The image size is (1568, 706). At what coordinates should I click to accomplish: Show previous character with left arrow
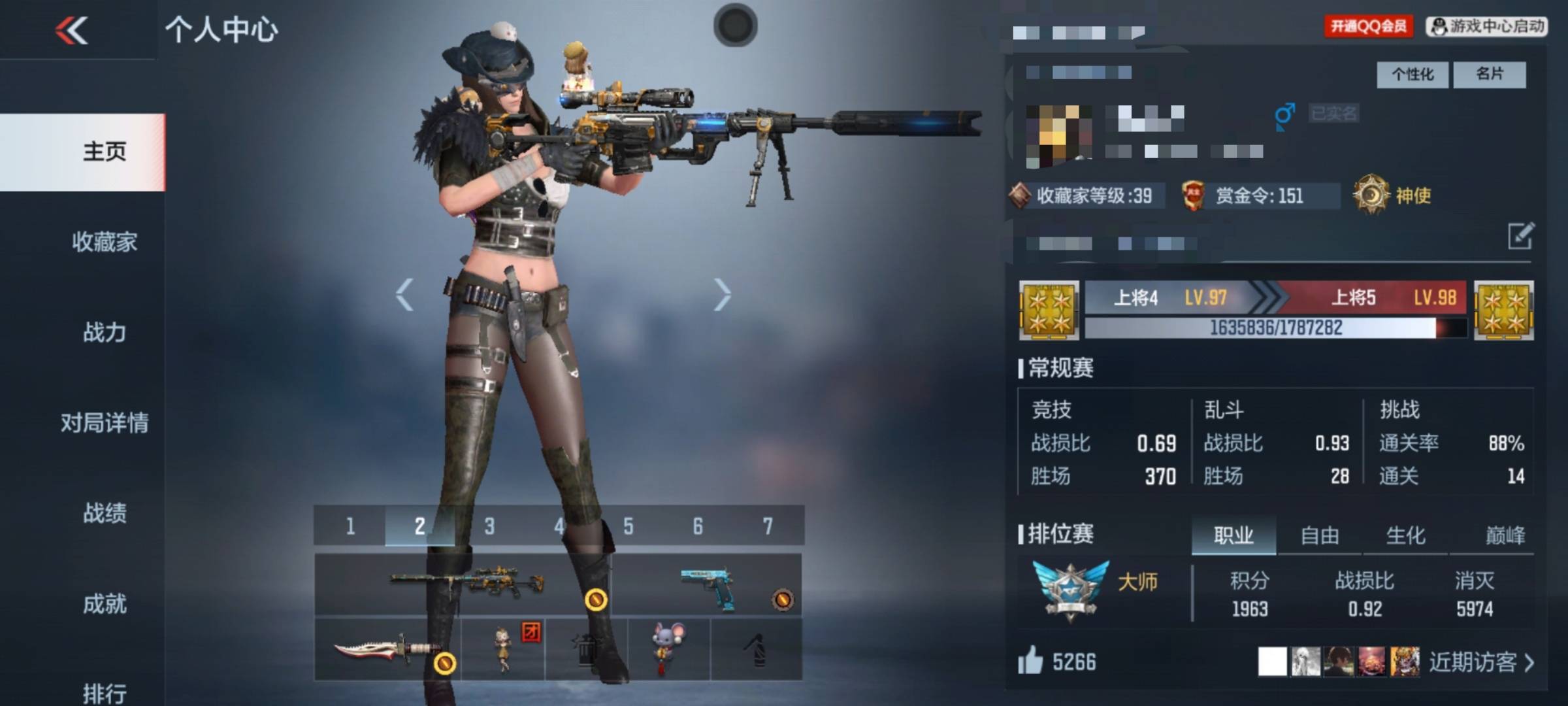tap(404, 295)
